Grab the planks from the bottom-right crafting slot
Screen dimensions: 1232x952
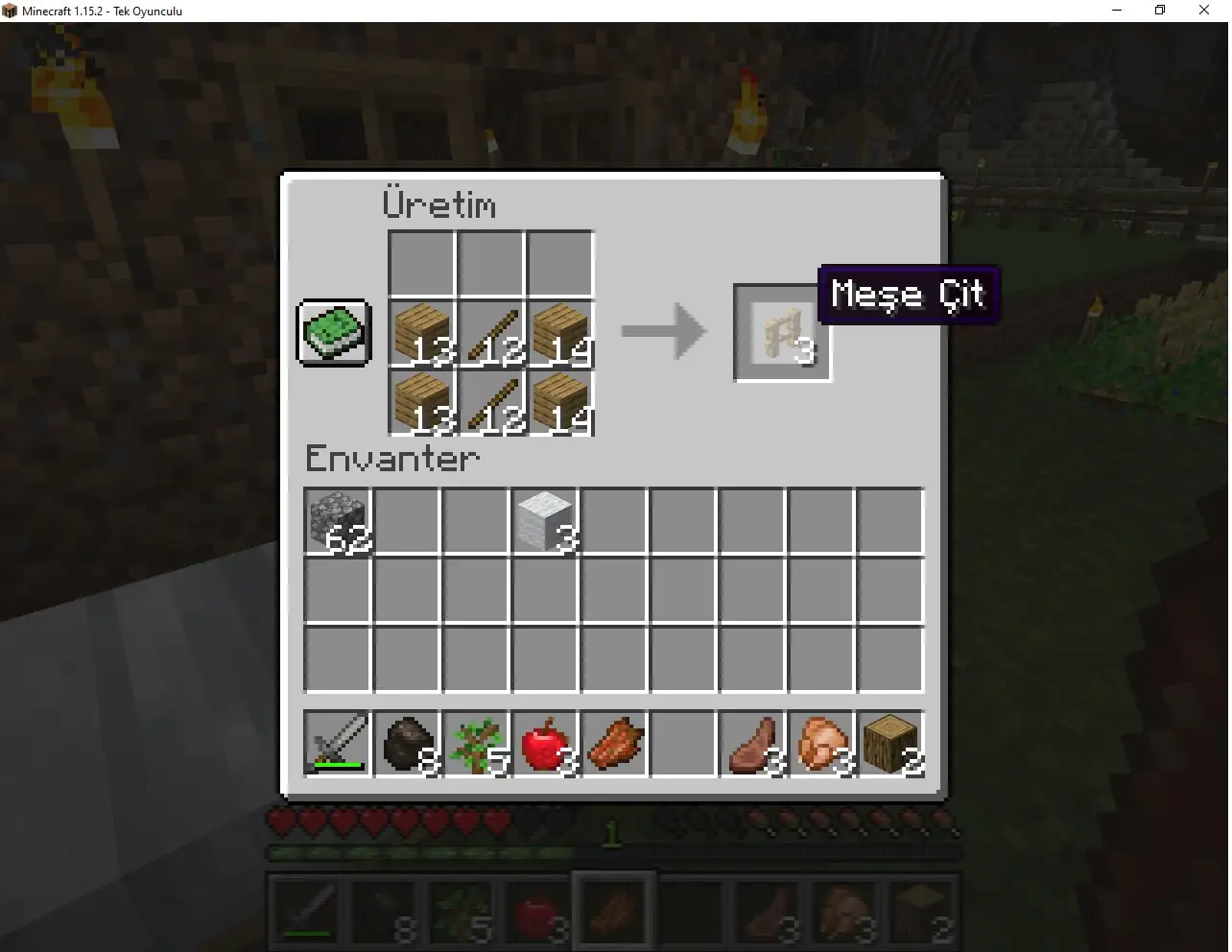560,403
